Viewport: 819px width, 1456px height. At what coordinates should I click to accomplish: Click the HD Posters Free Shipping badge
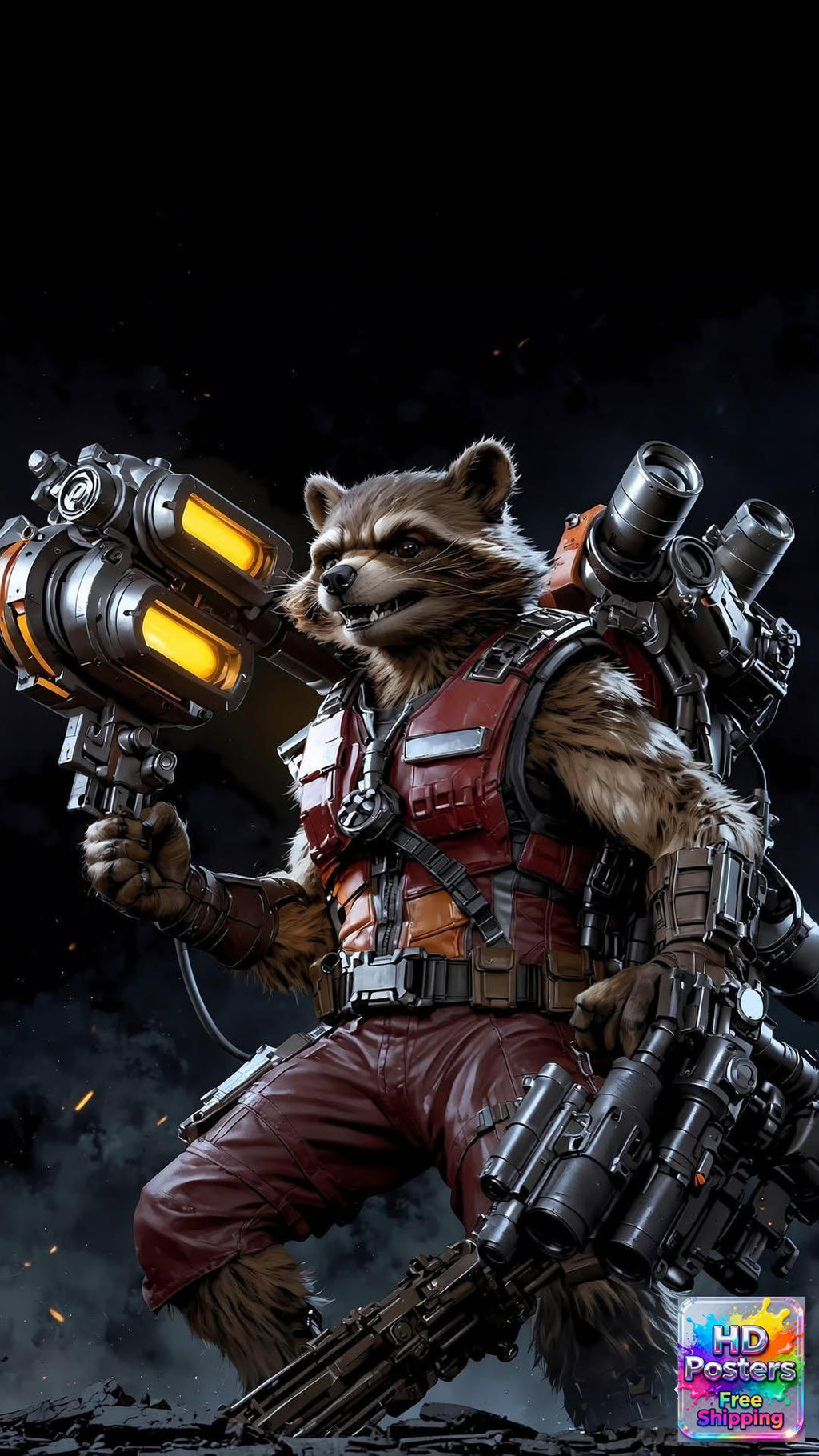pyautogui.click(x=741, y=1368)
